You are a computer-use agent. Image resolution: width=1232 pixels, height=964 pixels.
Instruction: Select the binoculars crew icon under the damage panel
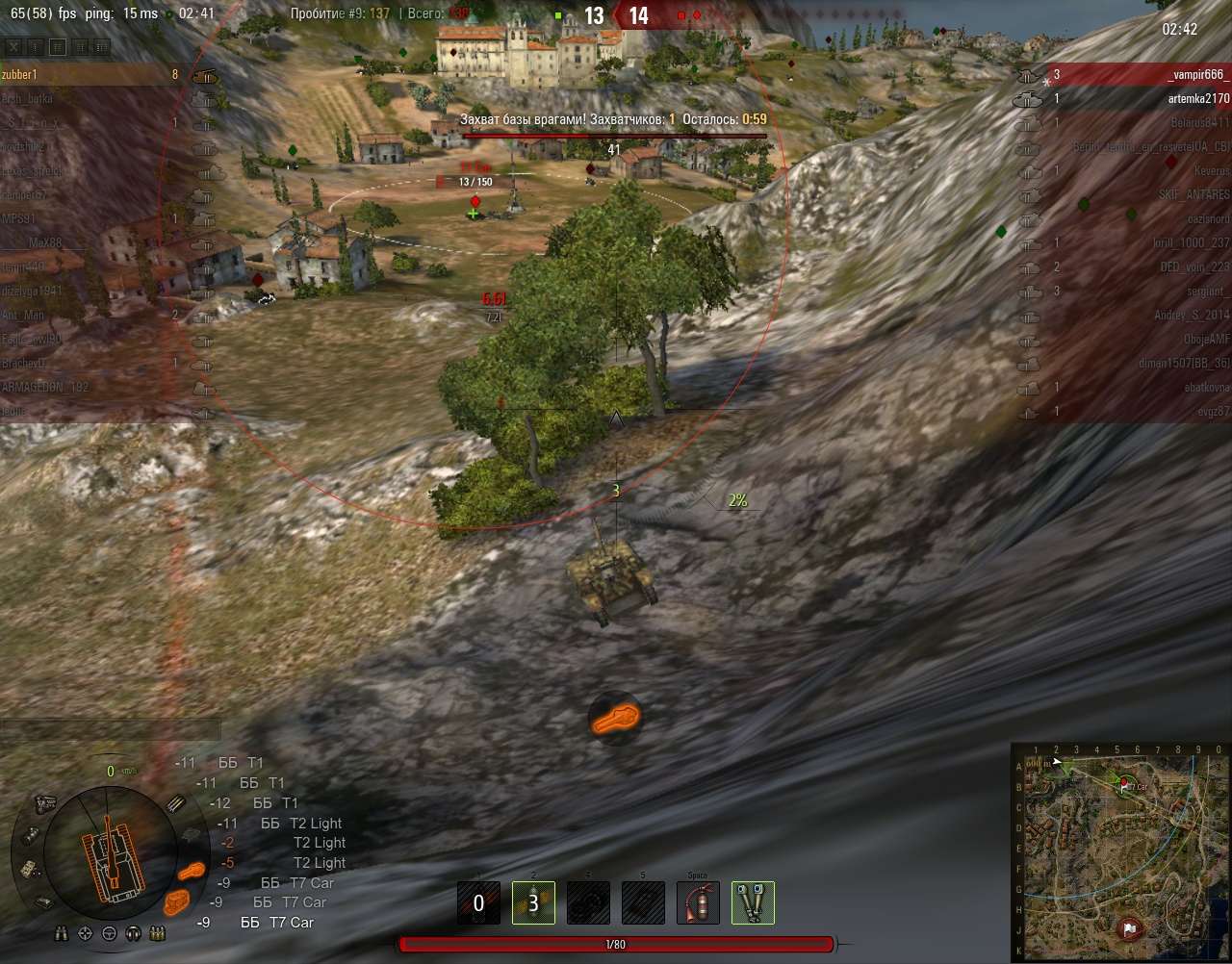[62, 933]
